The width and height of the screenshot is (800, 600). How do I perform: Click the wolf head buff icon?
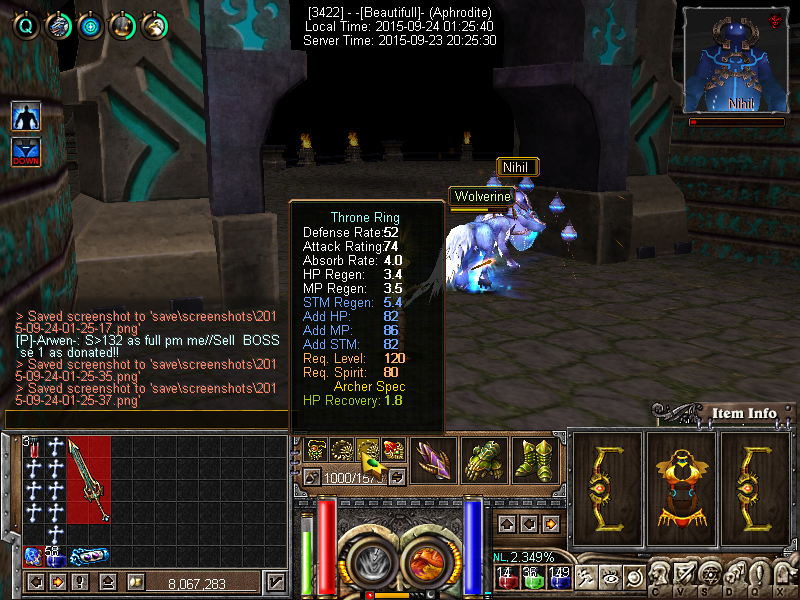point(58,26)
